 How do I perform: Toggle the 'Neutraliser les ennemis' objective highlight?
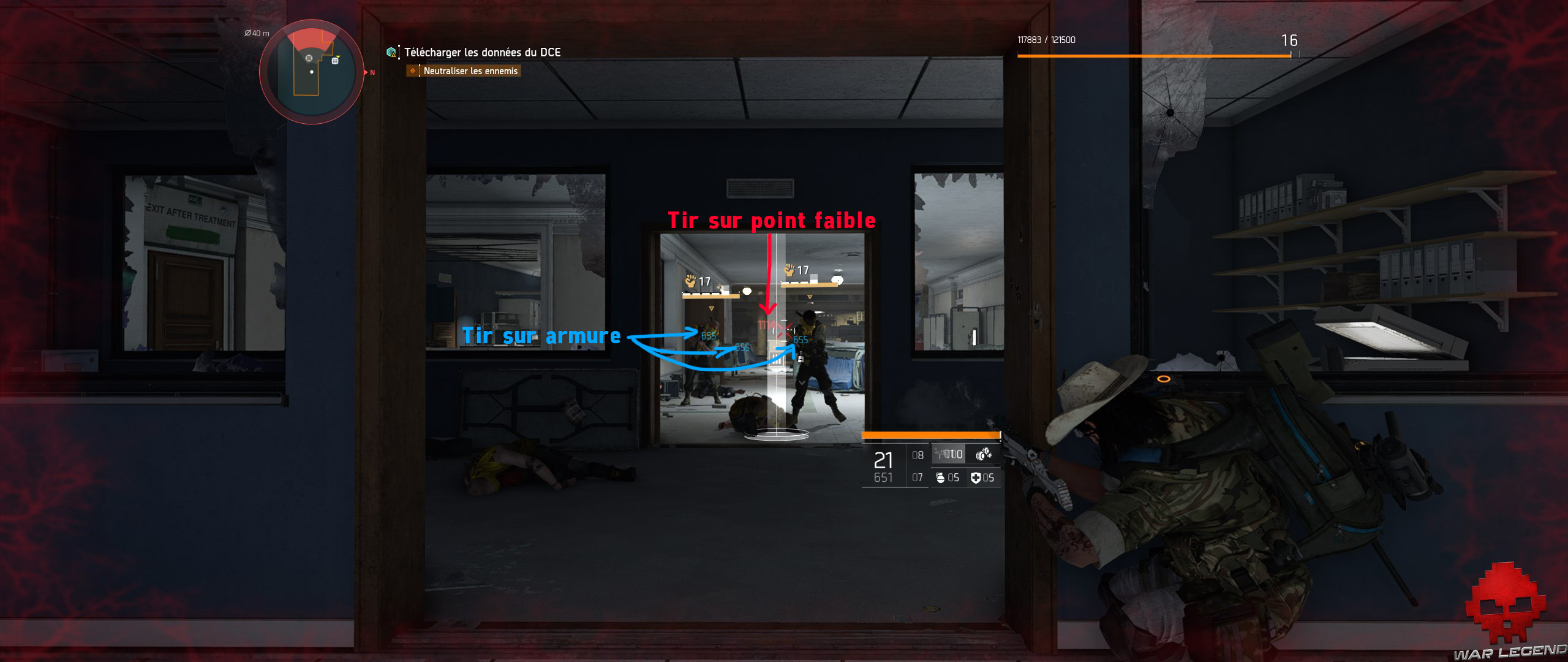coord(469,71)
